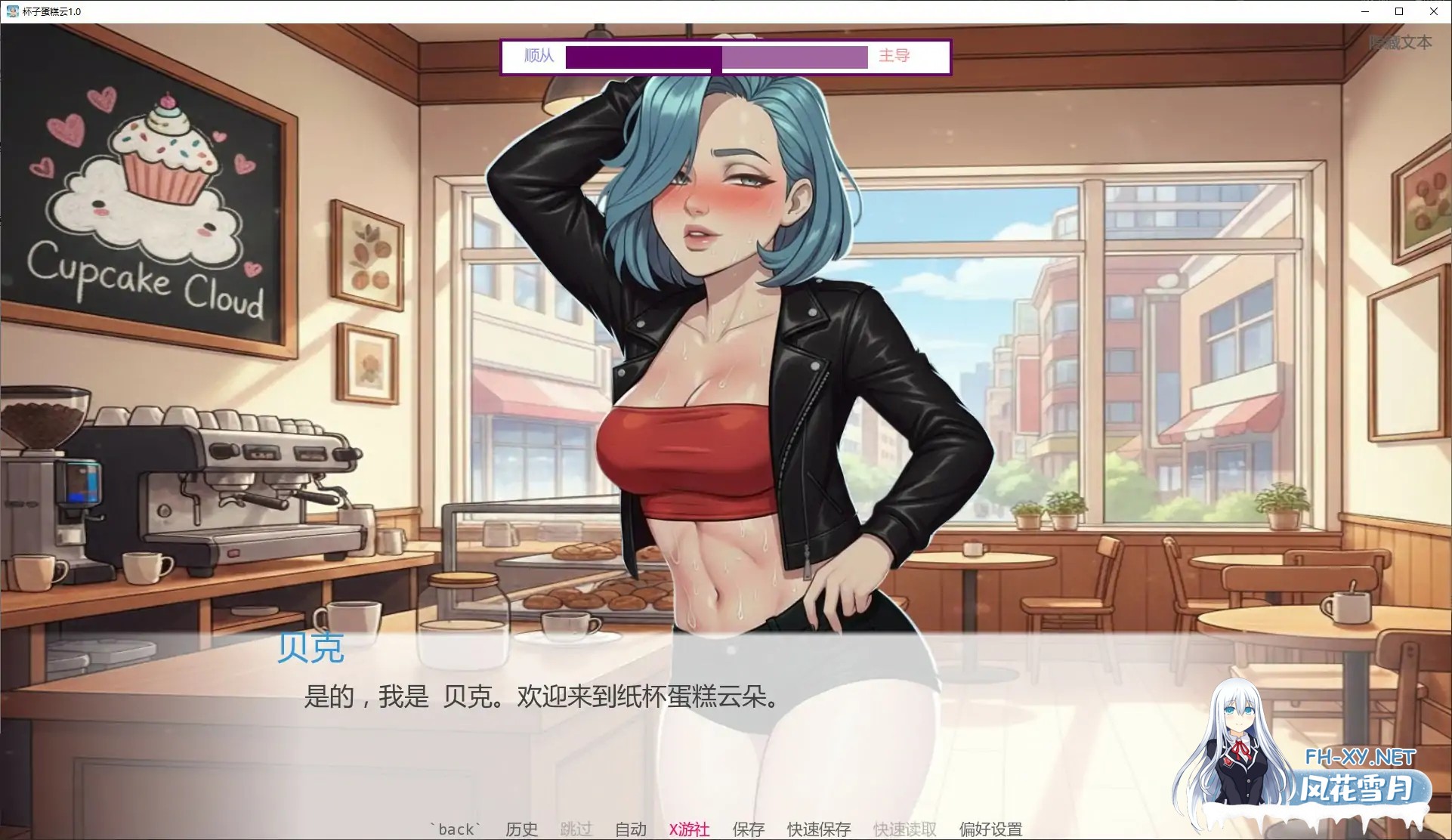Open the 偏好设置 preferences menu
1452x840 pixels.
[991, 829]
